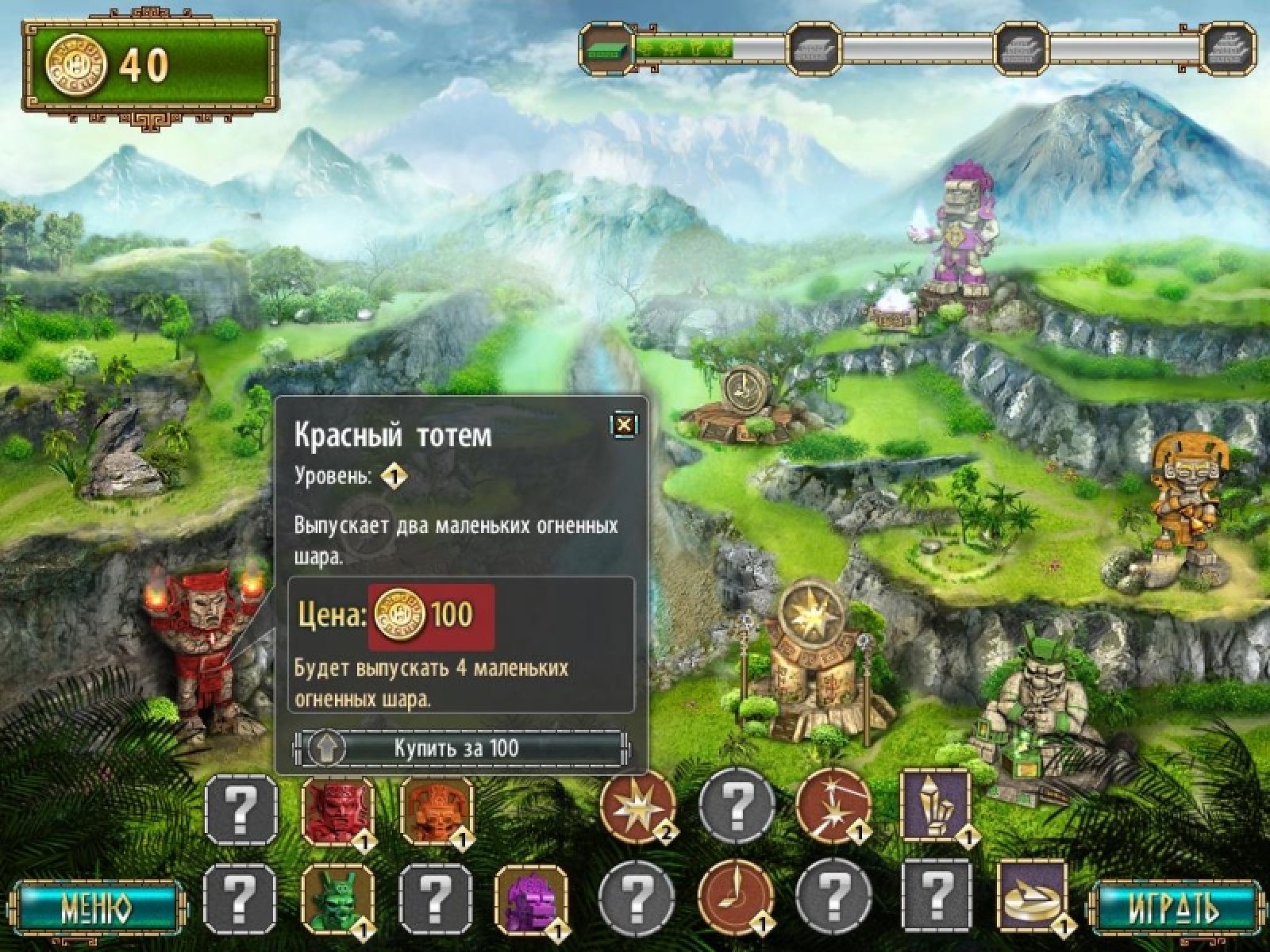The width and height of the screenshot is (1270, 952).
Task: Choose the clock time bonus icon
Action: [x=734, y=897]
